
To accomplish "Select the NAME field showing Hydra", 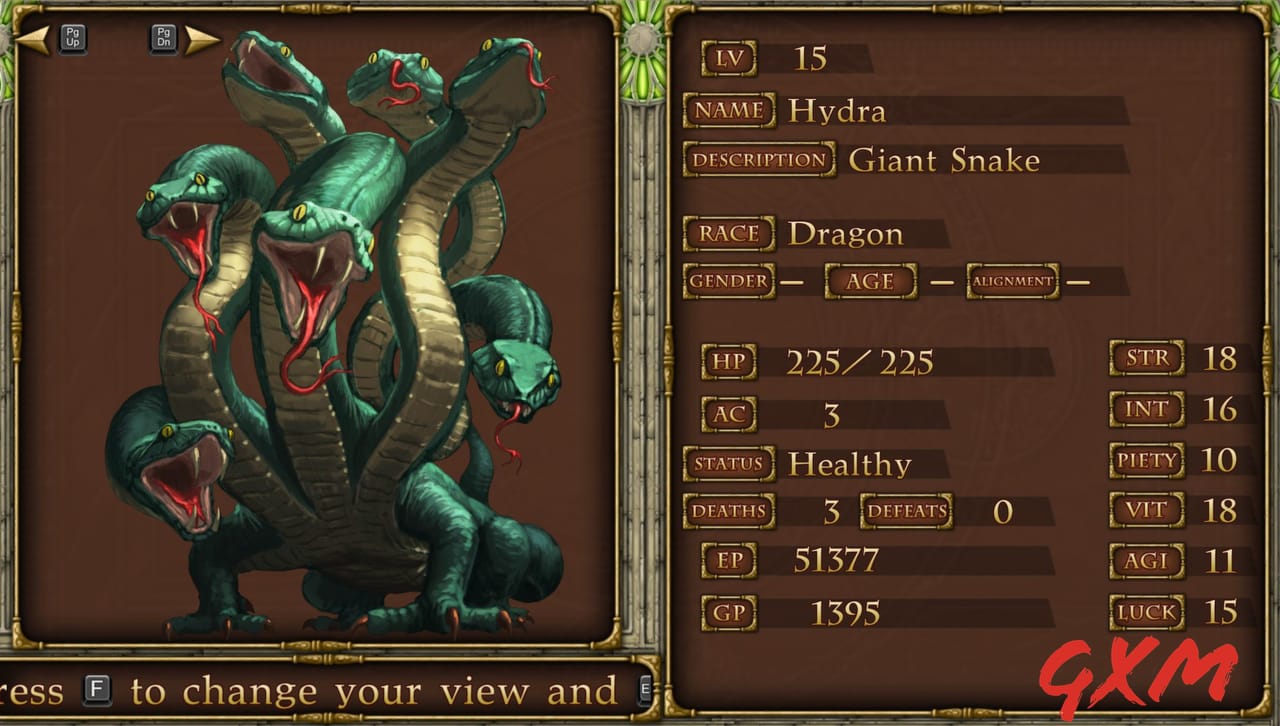I will (x=838, y=111).
